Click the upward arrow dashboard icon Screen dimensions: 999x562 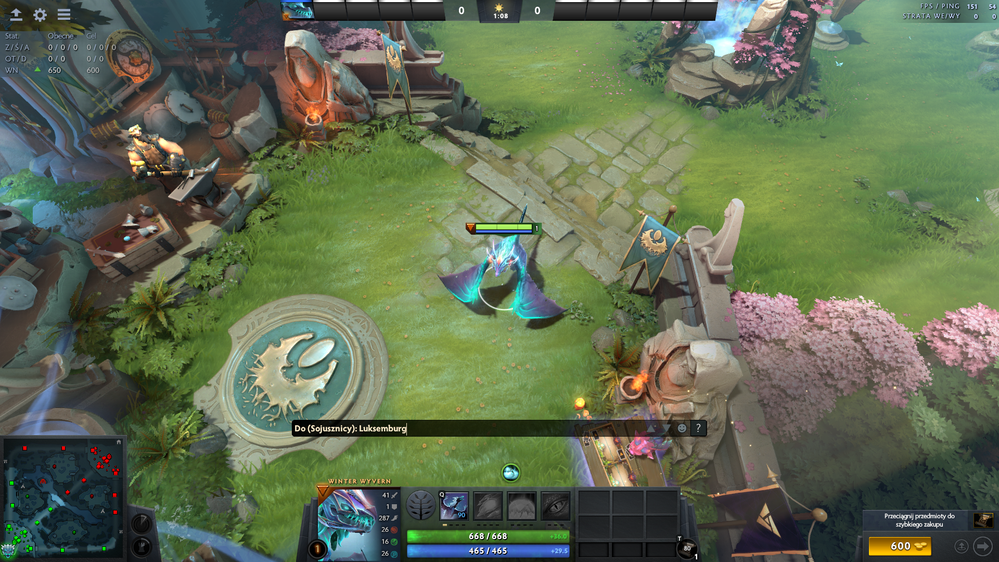(16, 15)
